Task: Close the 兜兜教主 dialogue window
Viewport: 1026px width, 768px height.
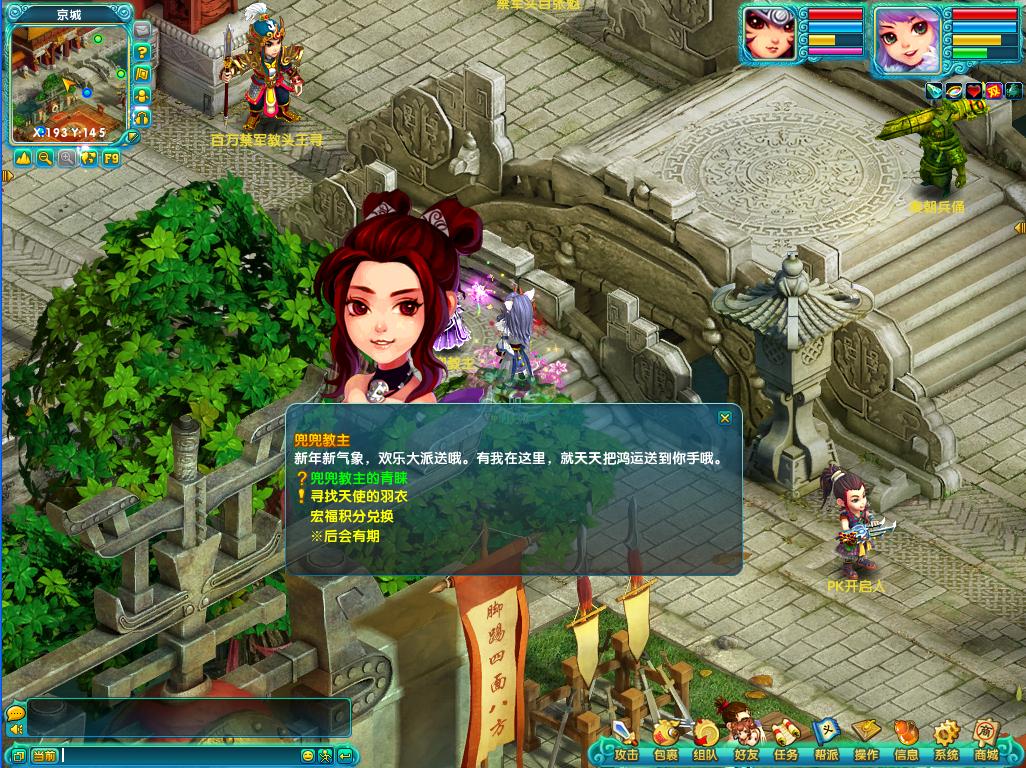Action: 724,418
